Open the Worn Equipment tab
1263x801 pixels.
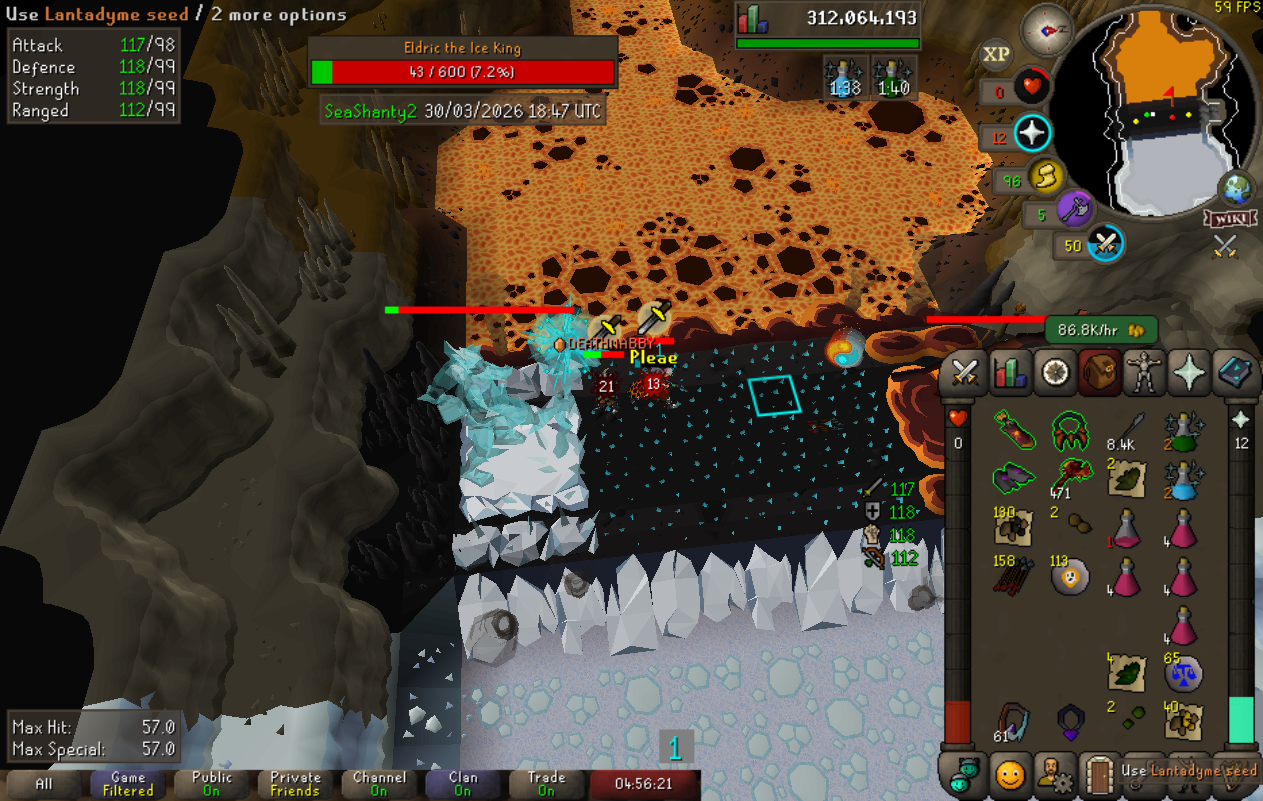click(1144, 372)
